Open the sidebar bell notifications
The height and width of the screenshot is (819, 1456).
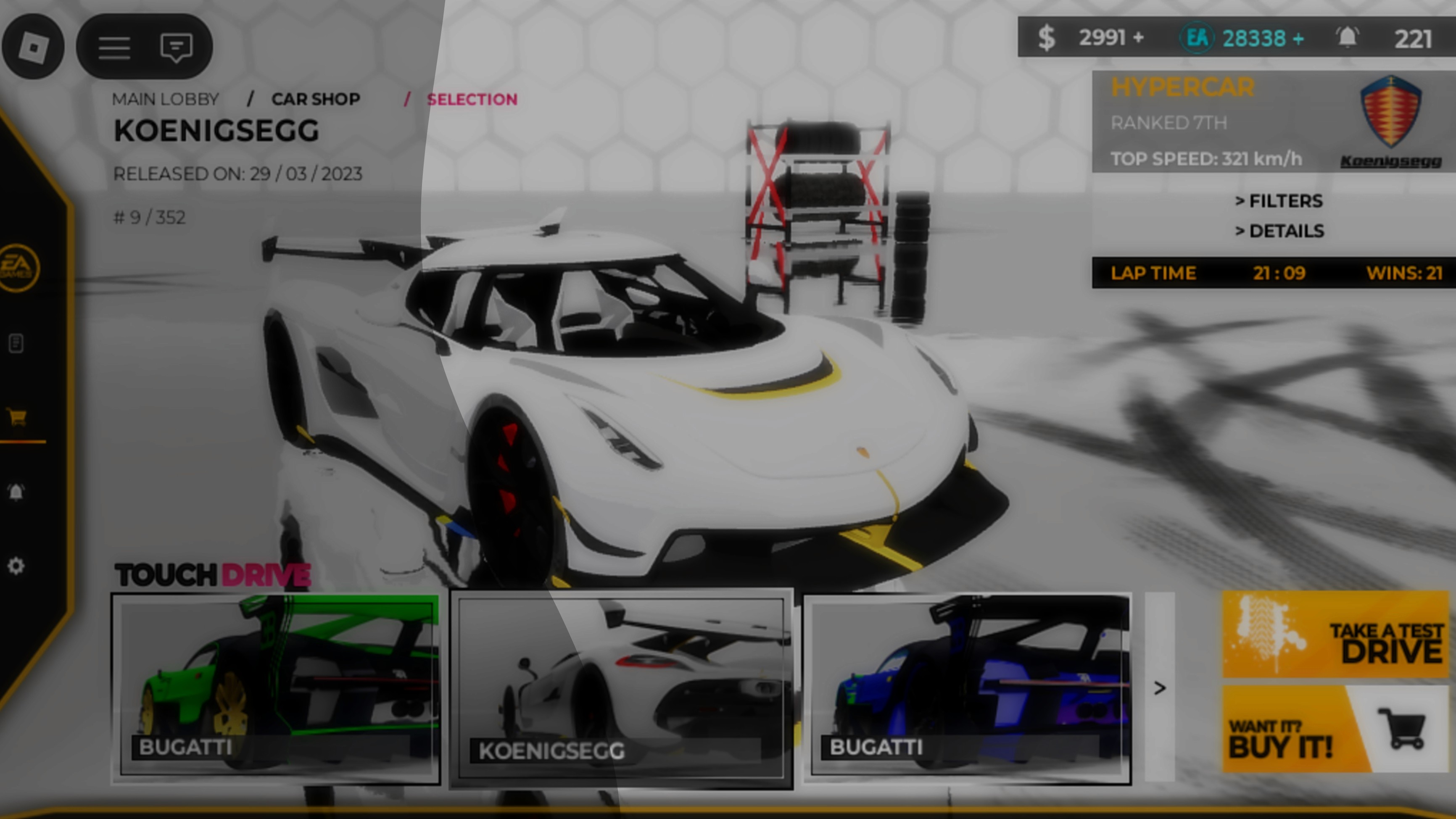(x=16, y=492)
